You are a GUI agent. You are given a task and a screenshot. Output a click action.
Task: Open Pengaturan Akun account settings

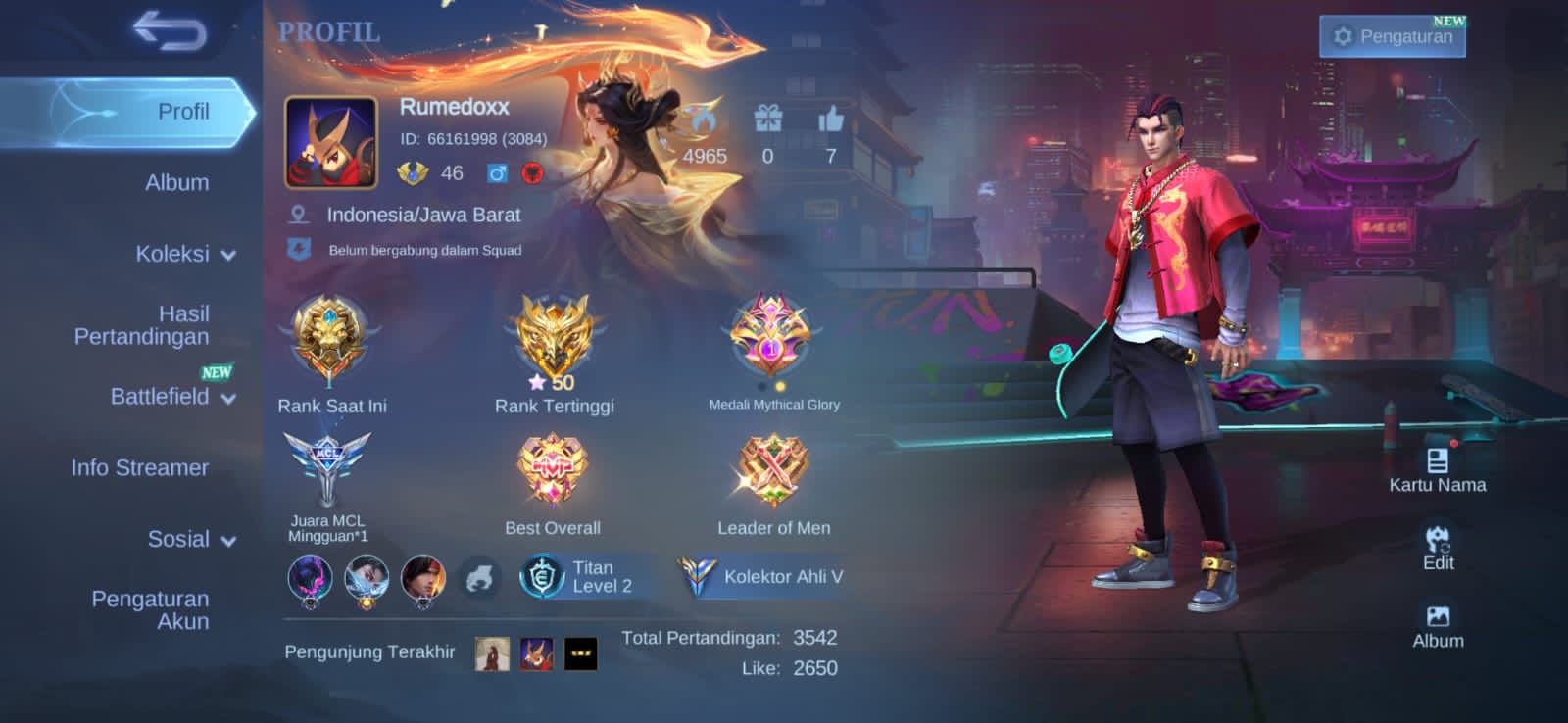(150, 609)
